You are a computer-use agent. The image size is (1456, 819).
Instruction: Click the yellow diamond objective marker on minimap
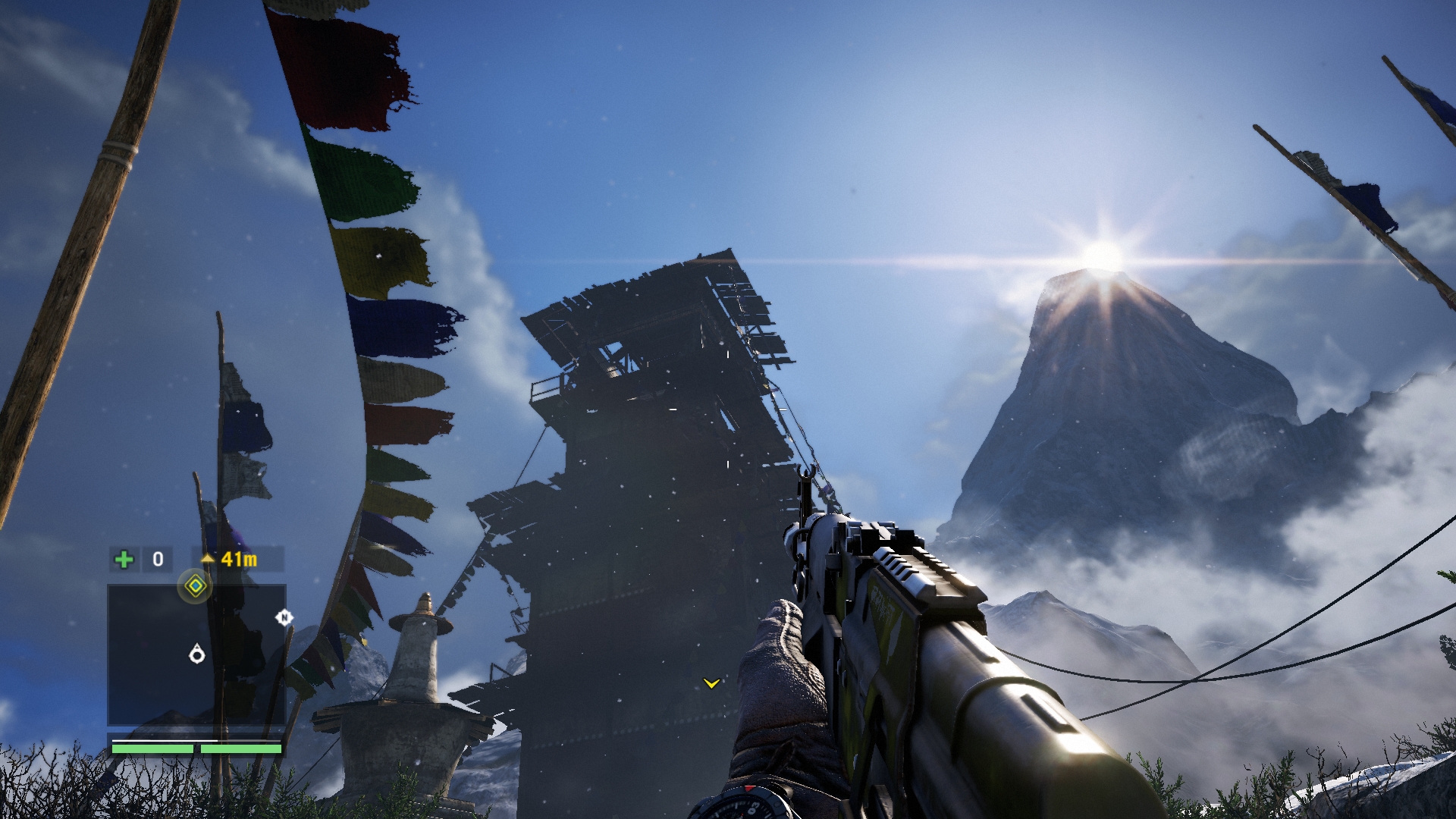pos(196,585)
